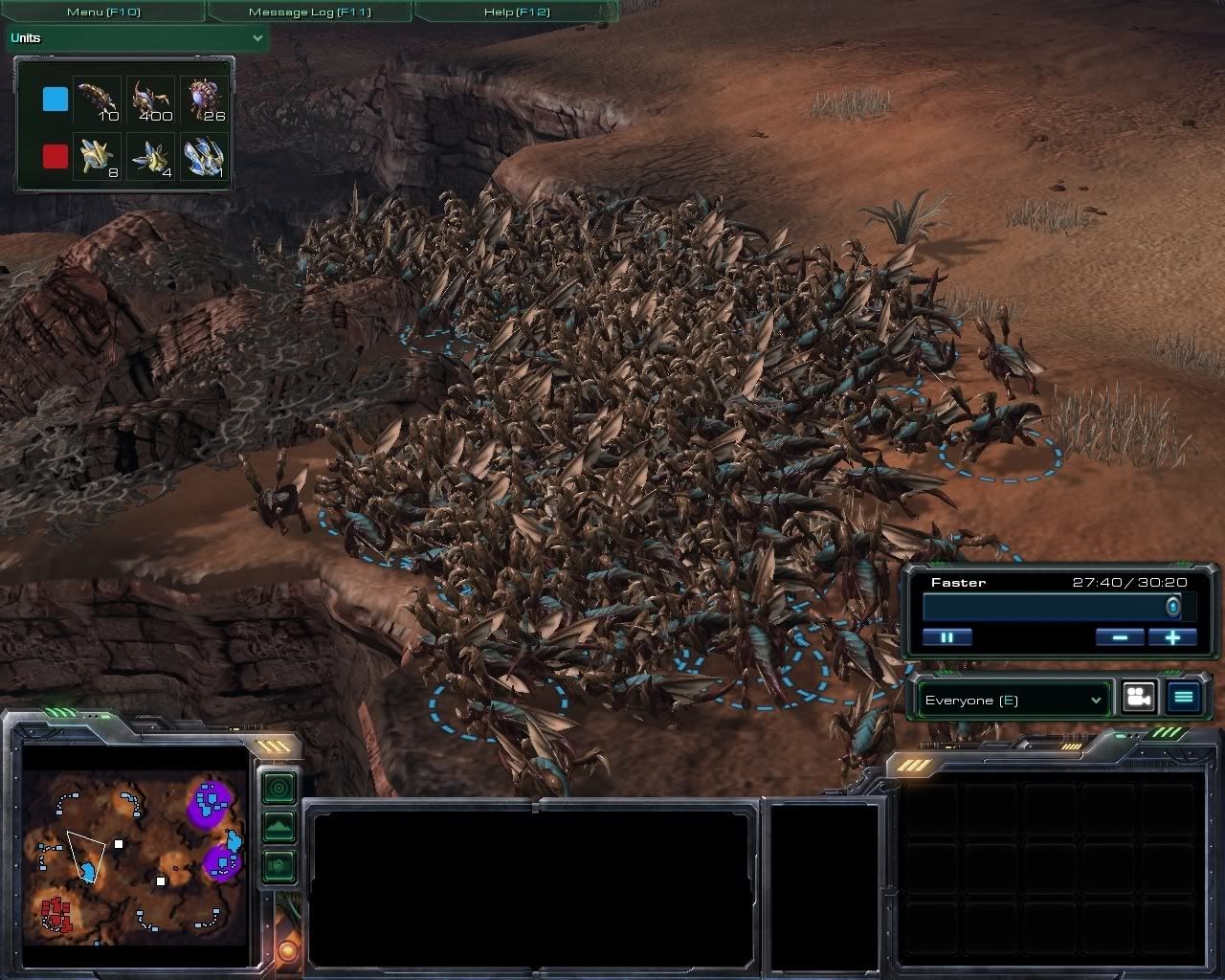Increase replay speed with the plus button

[x=1172, y=637]
